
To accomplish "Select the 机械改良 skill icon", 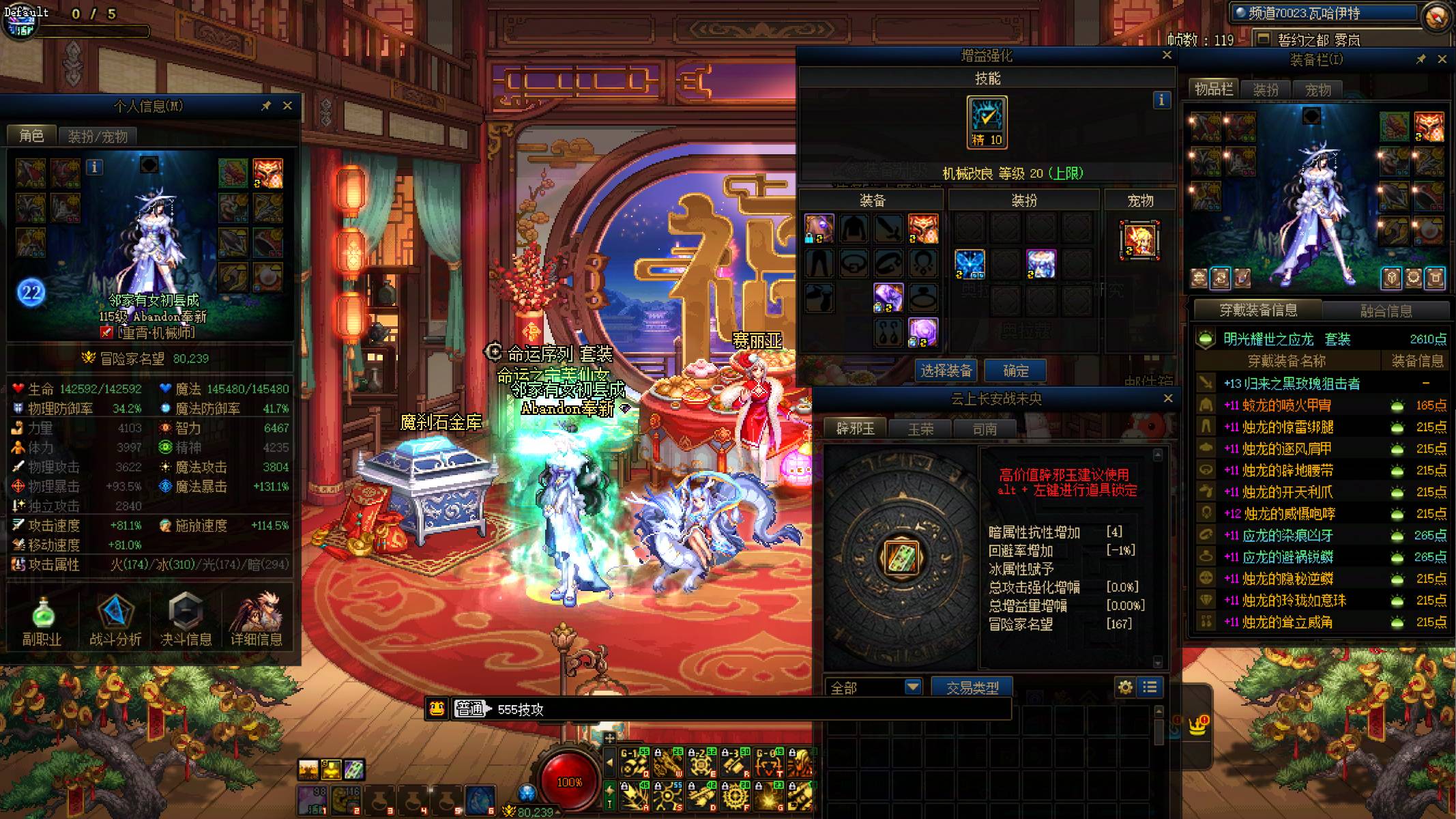I will [x=987, y=121].
